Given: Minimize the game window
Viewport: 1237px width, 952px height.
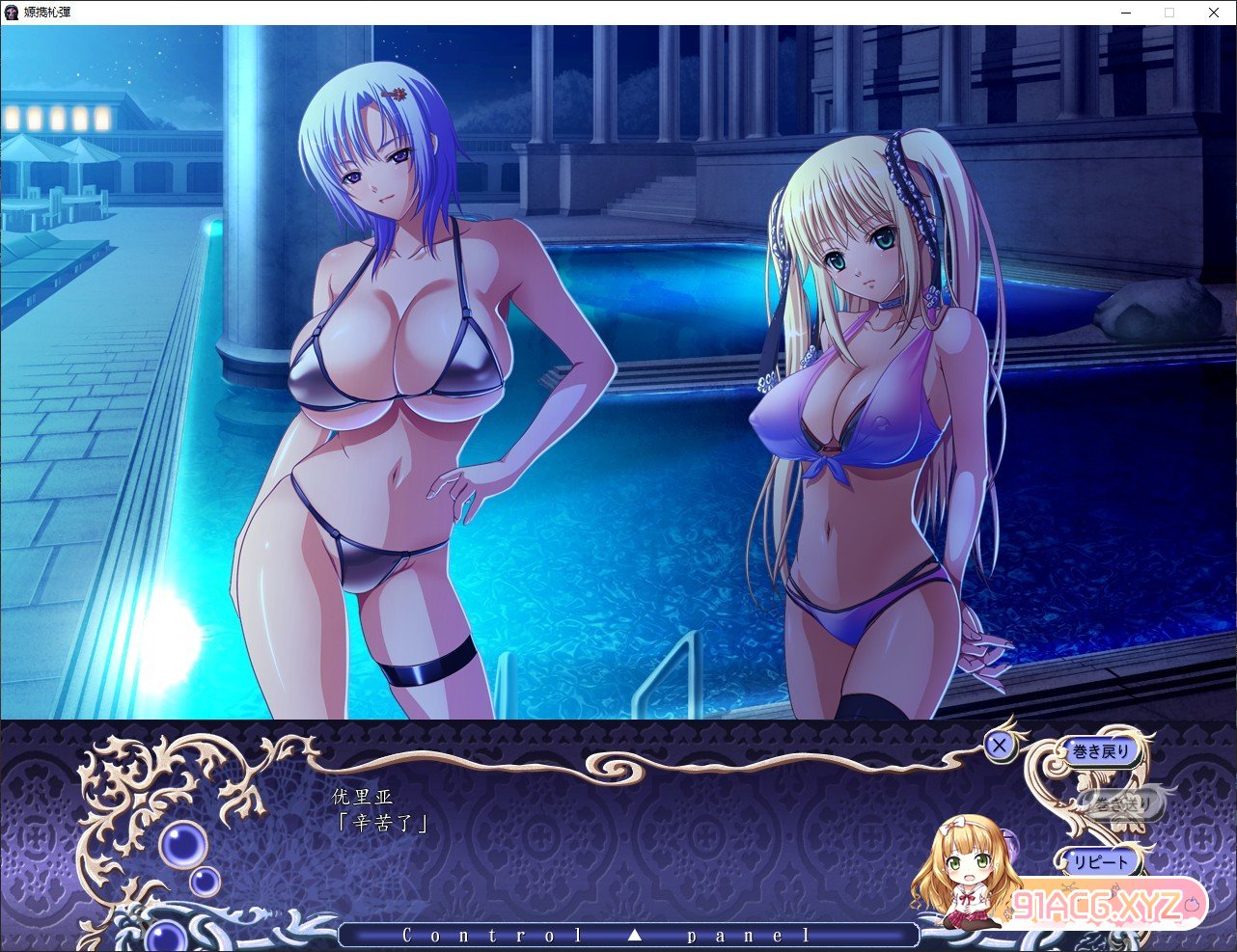Looking at the screenshot, I should pos(1127,13).
